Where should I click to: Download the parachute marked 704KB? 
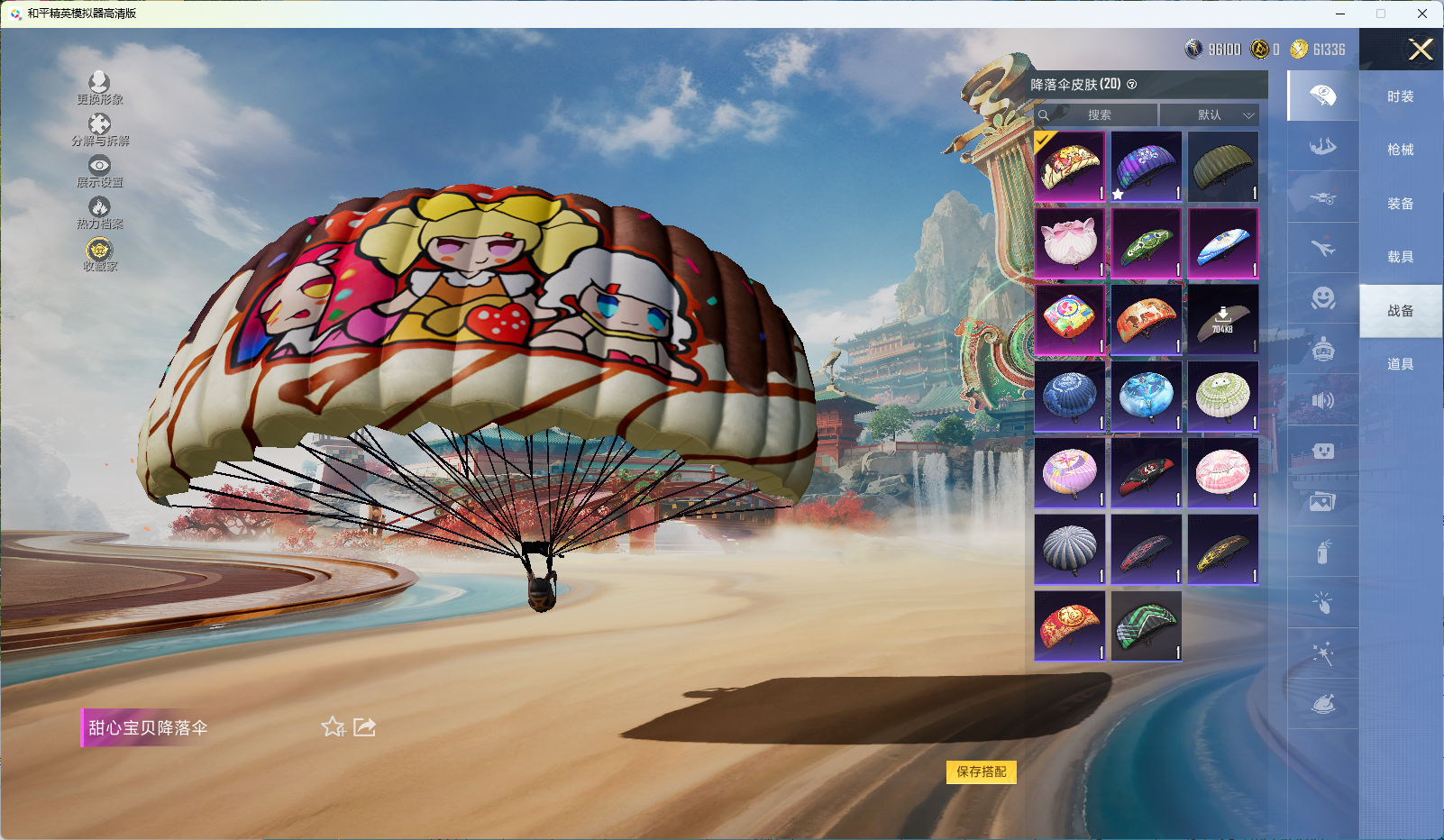pos(1222,320)
